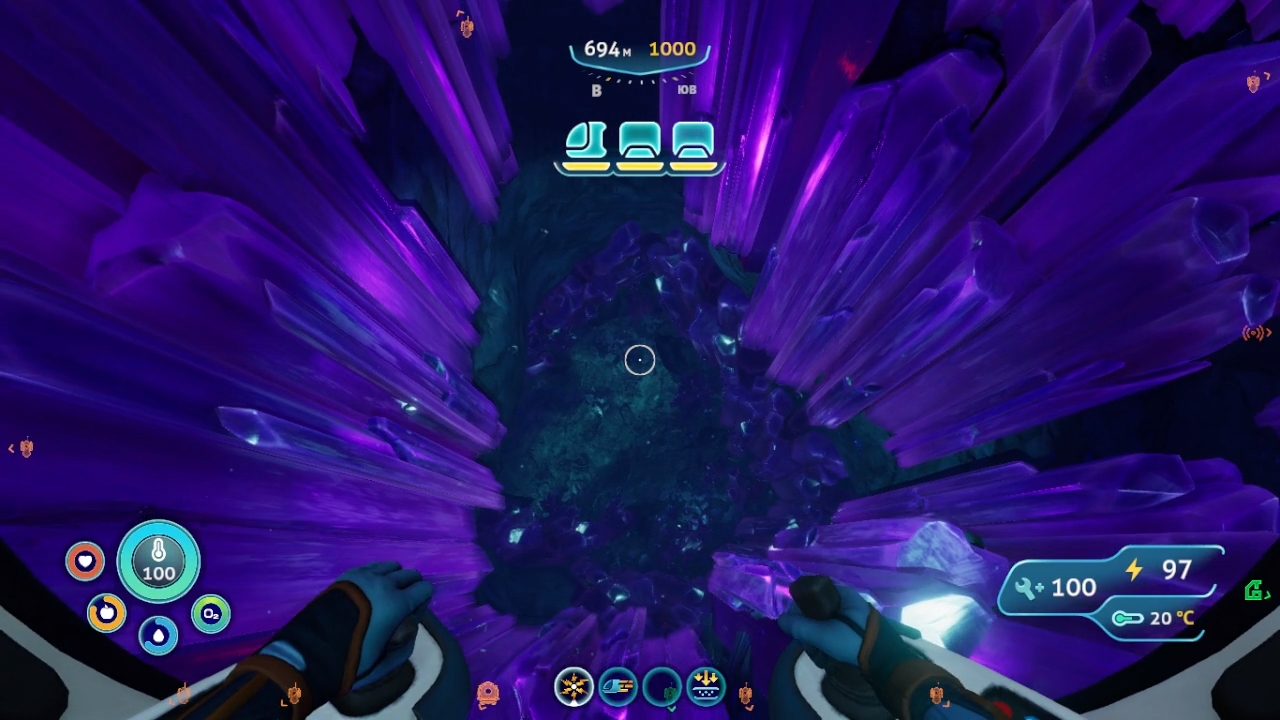Equip the empty third quickslot
This screenshot has height=720, width=1280.
663,687
